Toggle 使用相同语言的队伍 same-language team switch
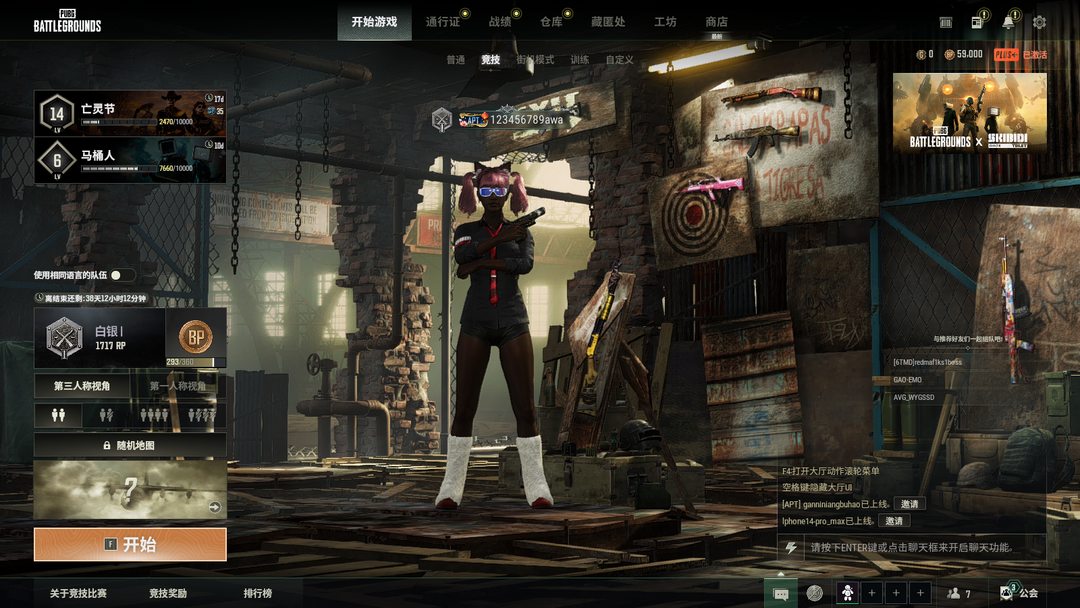Viewport: 1080px width, 608px height. 122,275
